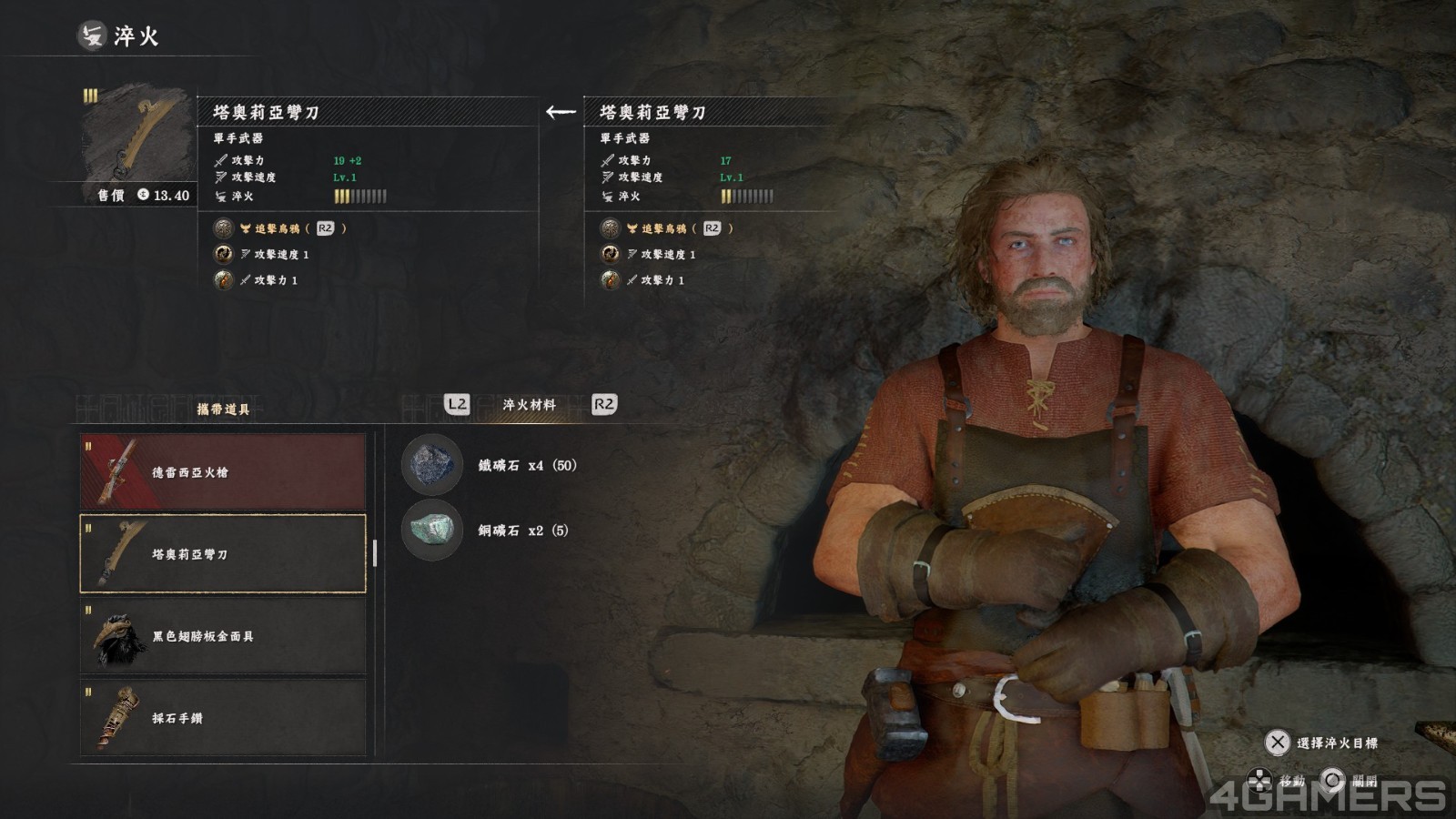
Task: Switch to the 攜帶道具 tab
Action: point(223,409)
